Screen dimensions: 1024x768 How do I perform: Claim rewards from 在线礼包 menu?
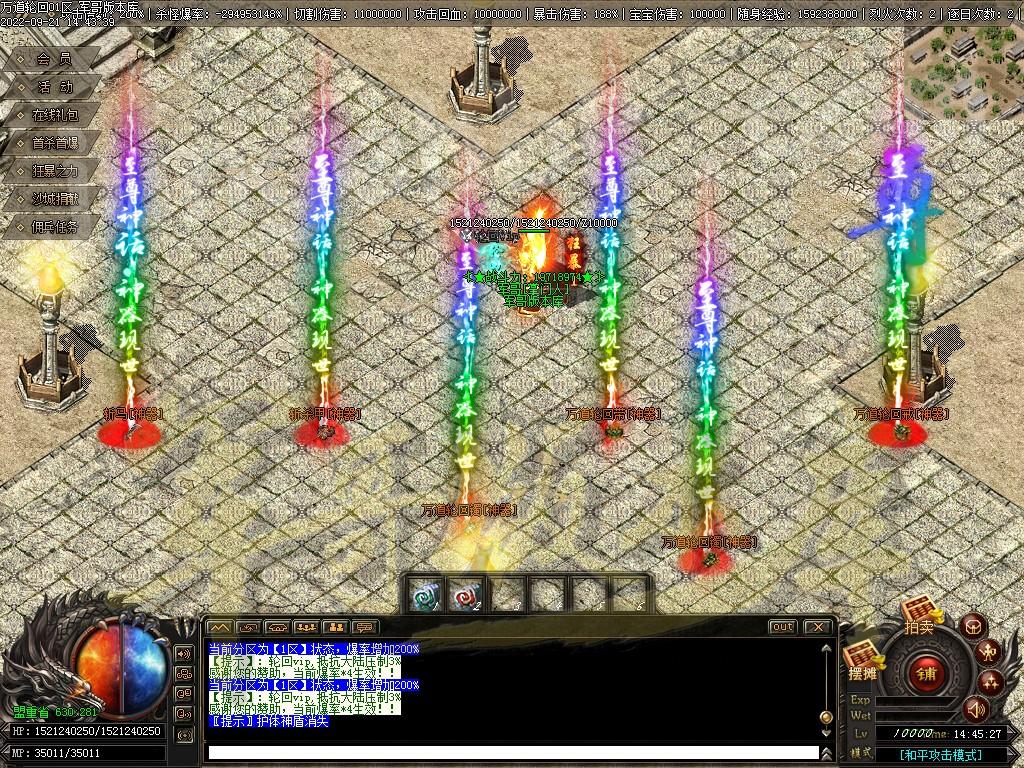pos(53,115)
